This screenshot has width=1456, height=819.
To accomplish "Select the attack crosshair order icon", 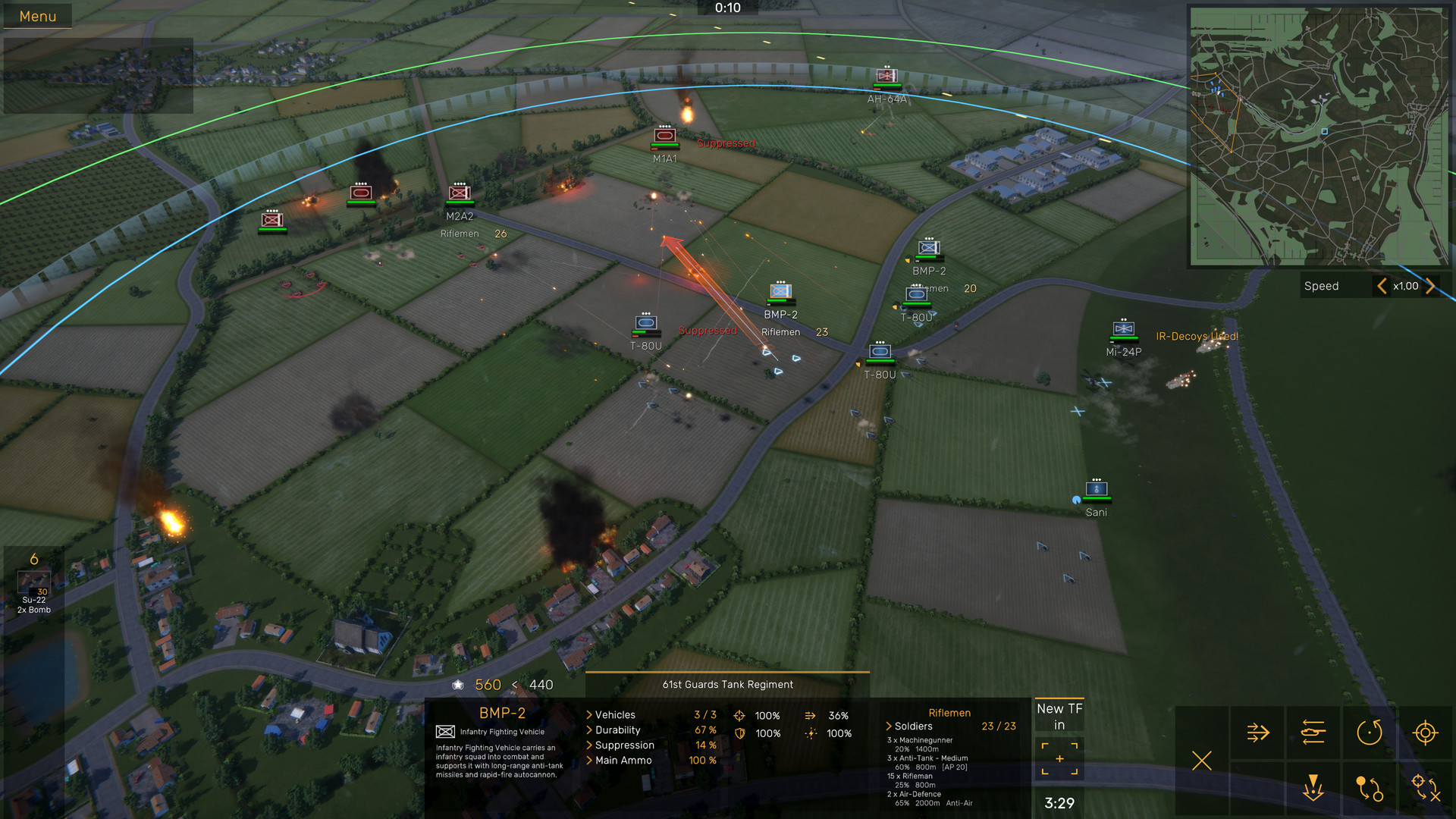I will pos(1426,733).
